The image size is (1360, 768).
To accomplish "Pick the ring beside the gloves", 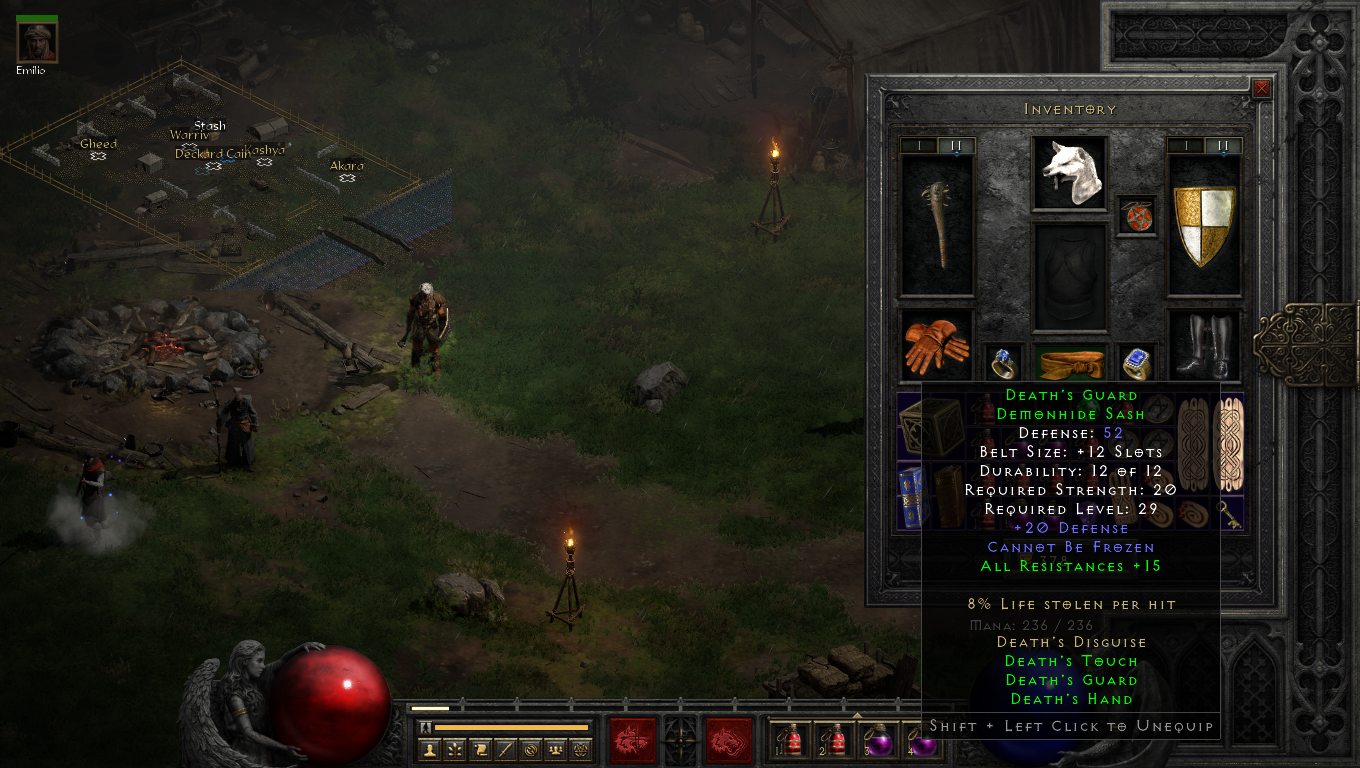I will [x=1002, y=363].
